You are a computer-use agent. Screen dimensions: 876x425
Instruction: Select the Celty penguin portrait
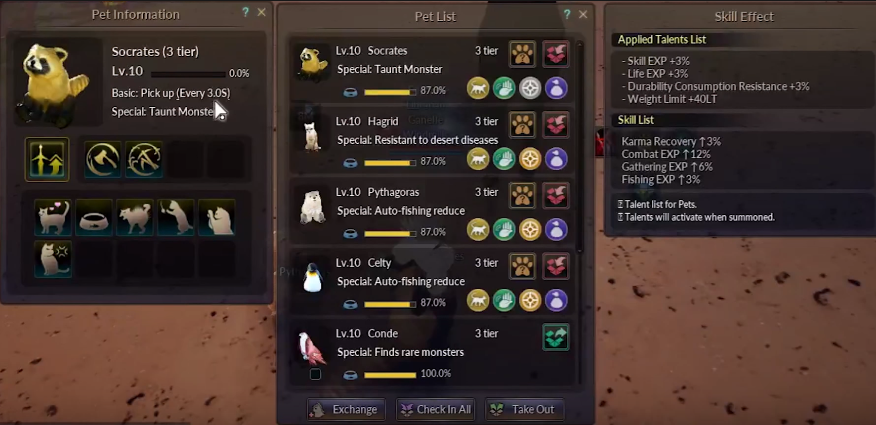312,274
